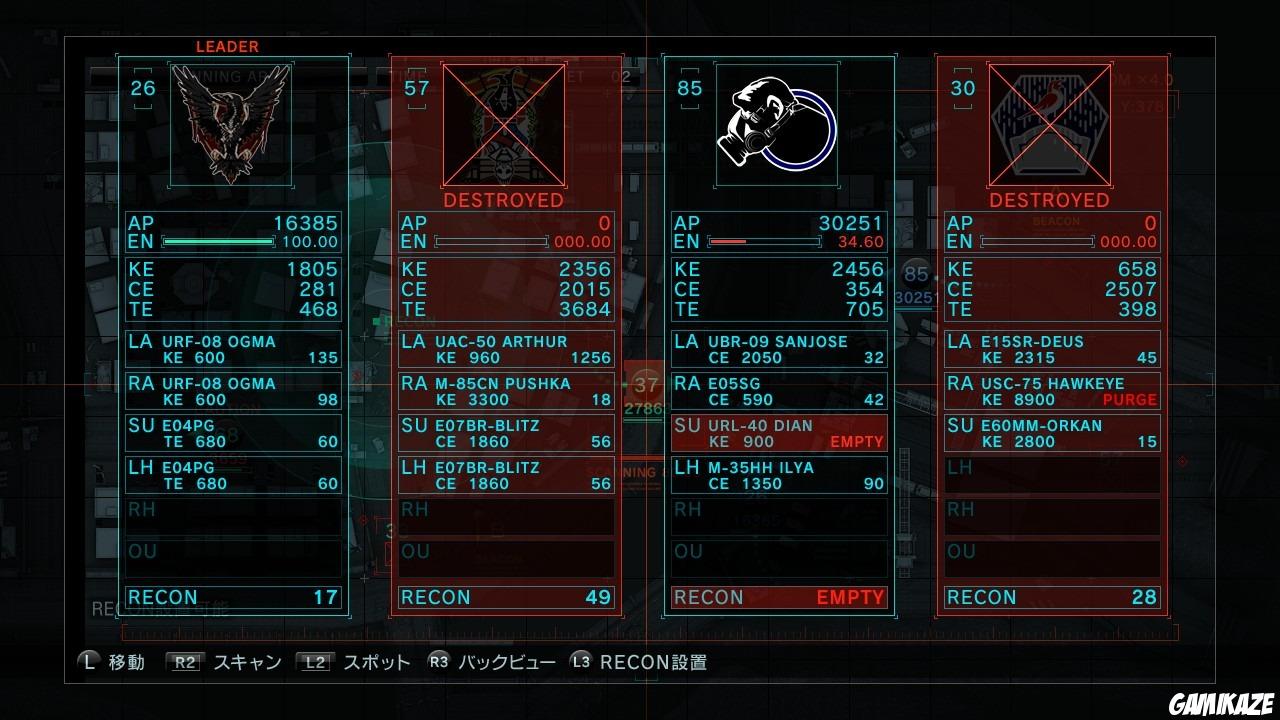Click the DESTROYED label on unit 57 panel
Viewport: 1280px width, 720px height.
click(x=503, y=200)
